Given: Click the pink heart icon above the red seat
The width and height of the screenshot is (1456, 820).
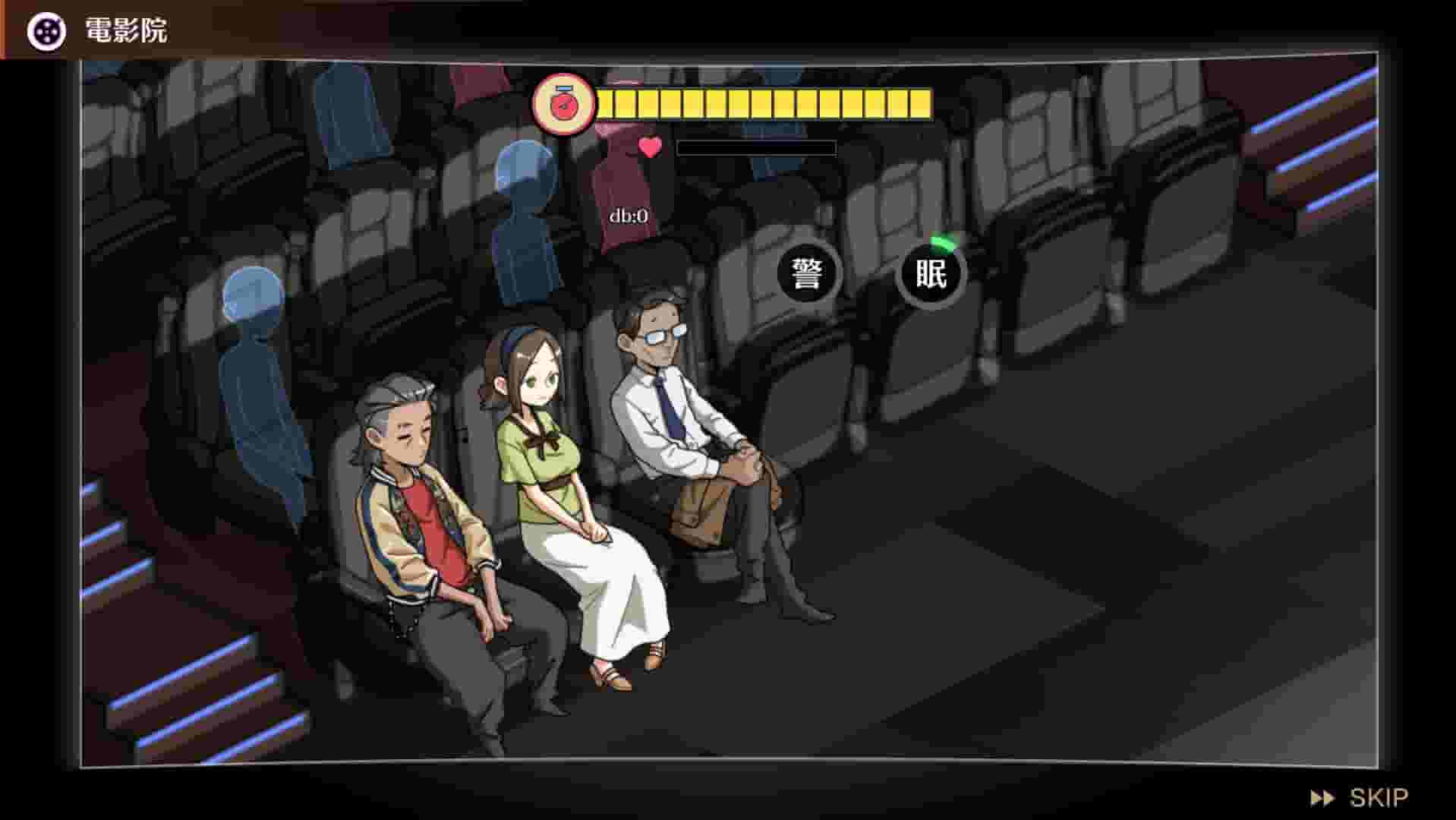Looking at the screenshot, I should coord(650,147).
